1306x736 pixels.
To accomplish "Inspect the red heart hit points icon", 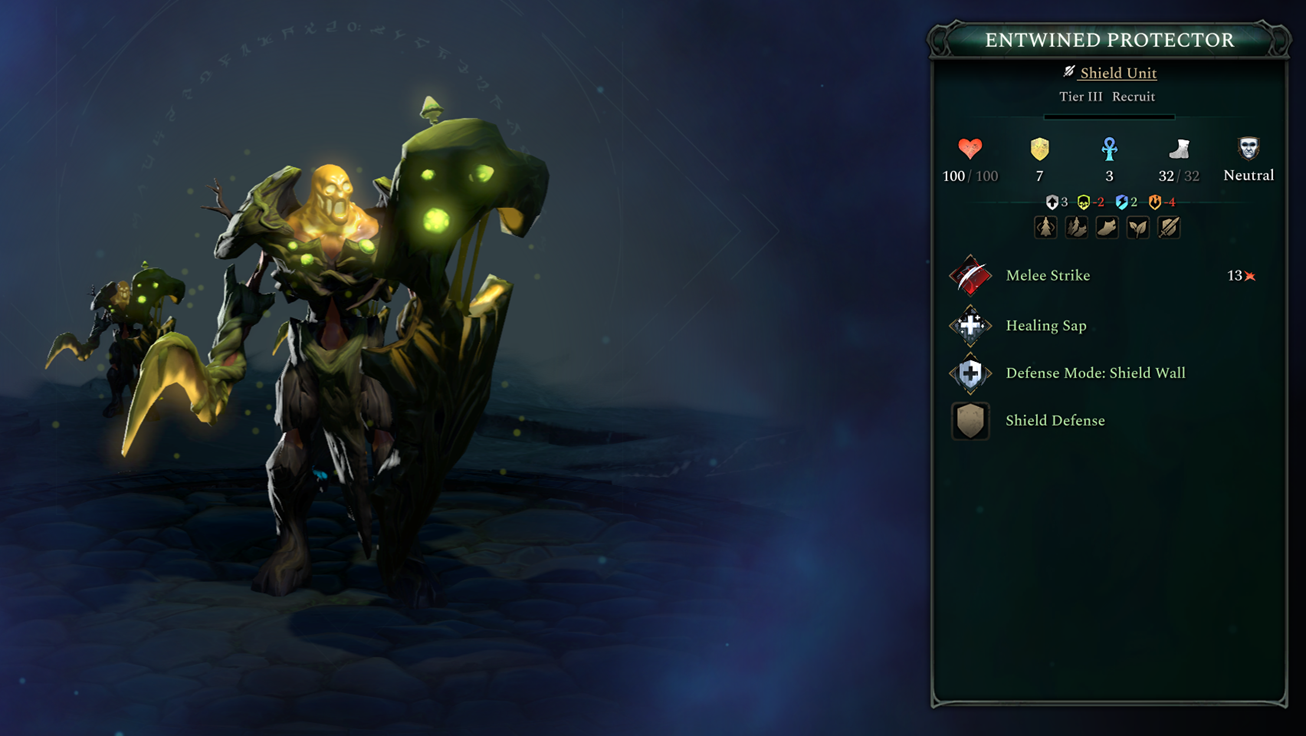I will coord(970,149).
